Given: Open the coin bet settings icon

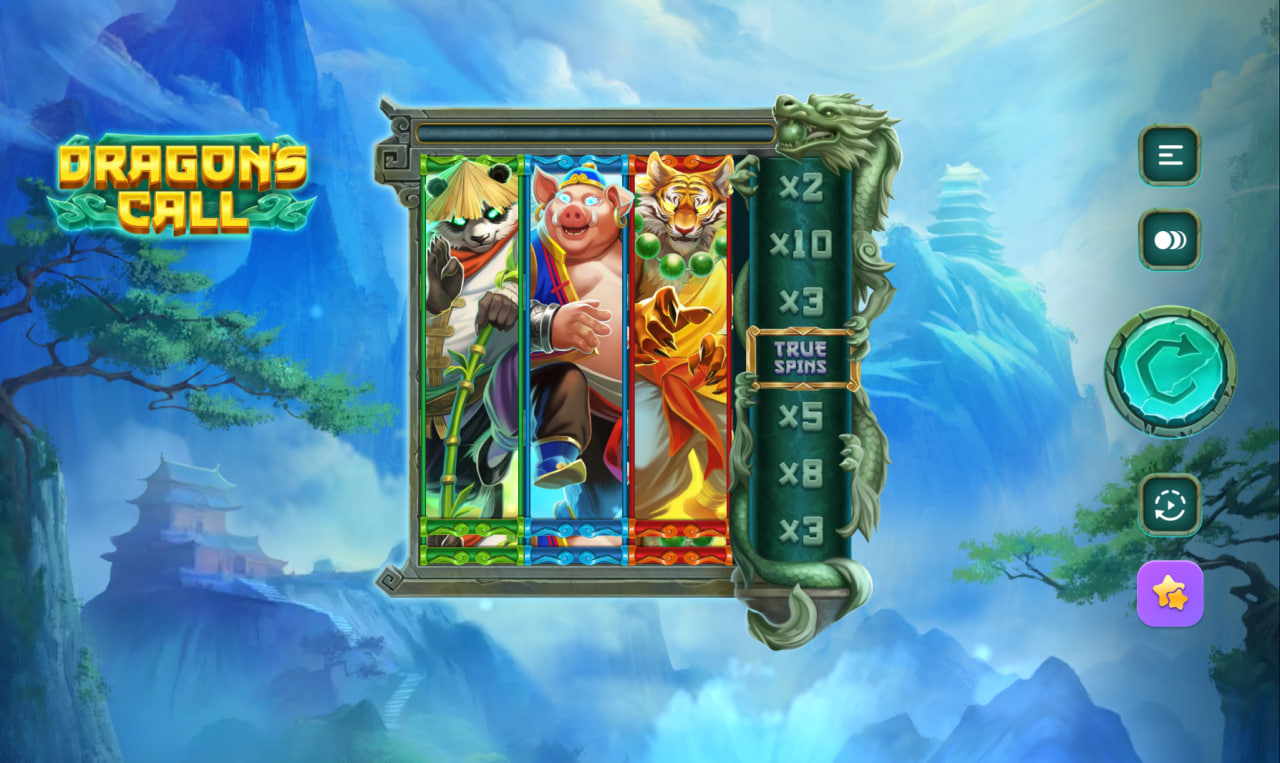Looking at the screenshot, I should pos(1169,240).
